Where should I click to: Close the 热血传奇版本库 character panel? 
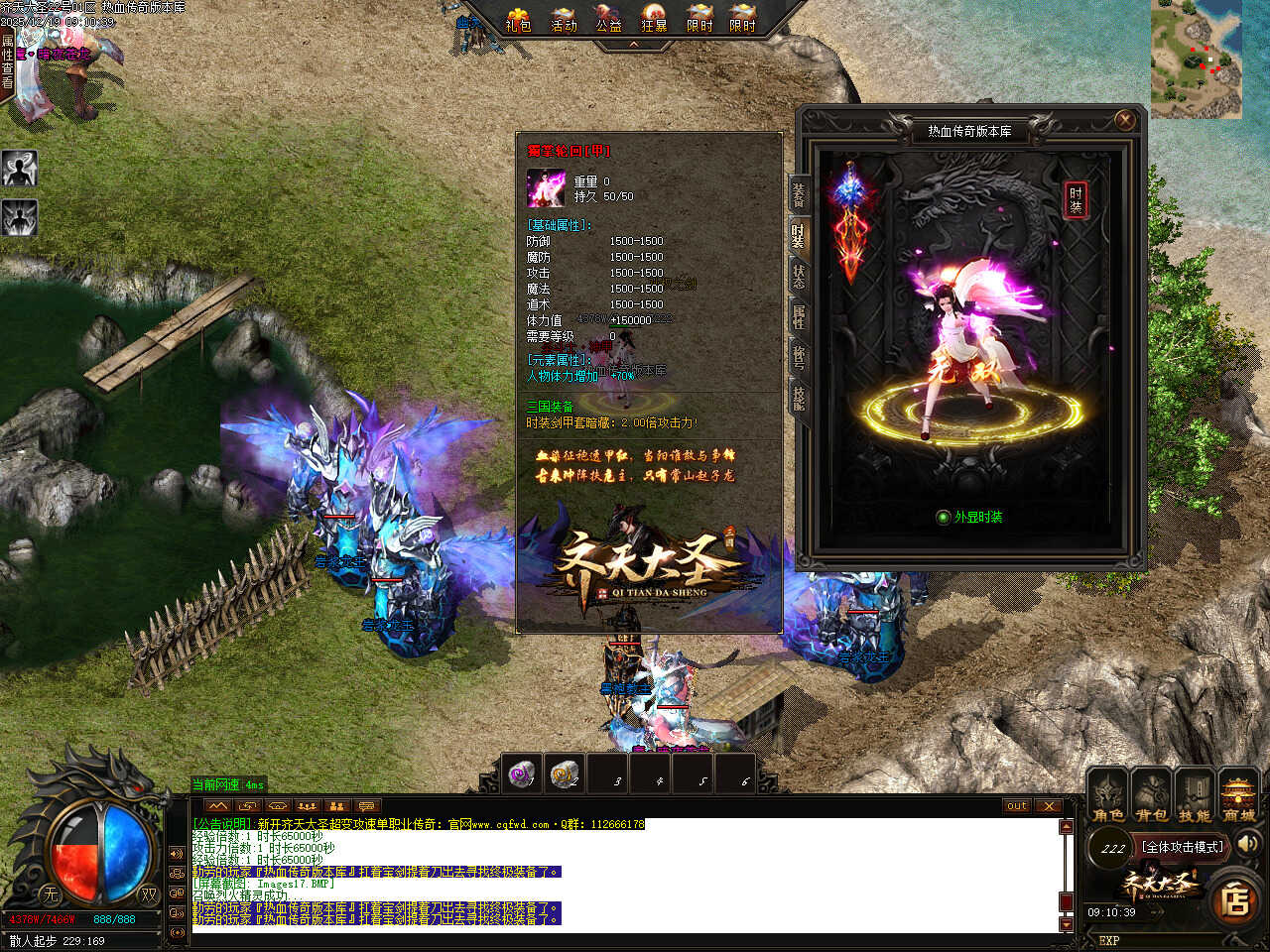1124,120
